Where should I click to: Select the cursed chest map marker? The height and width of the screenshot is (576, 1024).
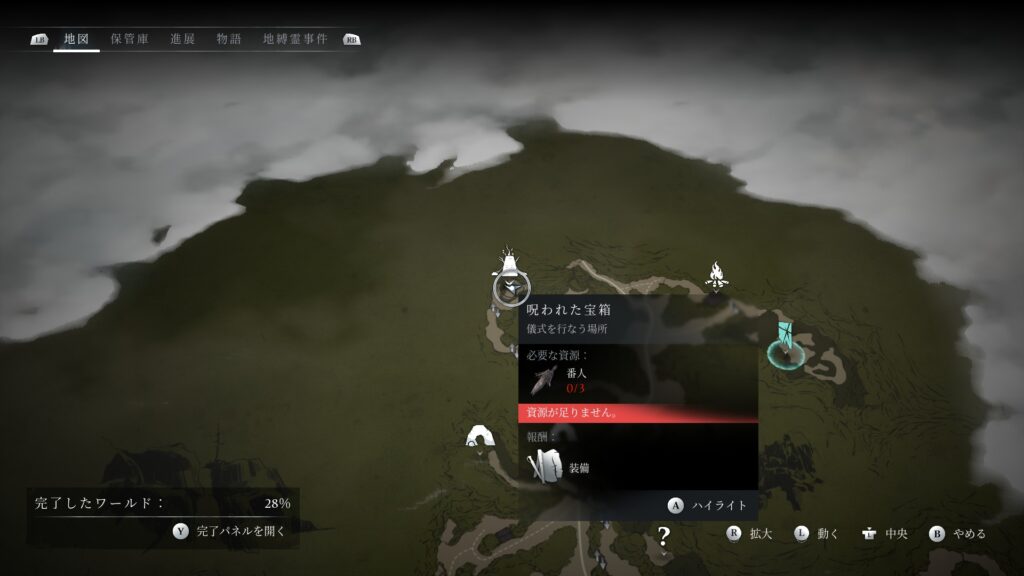[511, 287]
